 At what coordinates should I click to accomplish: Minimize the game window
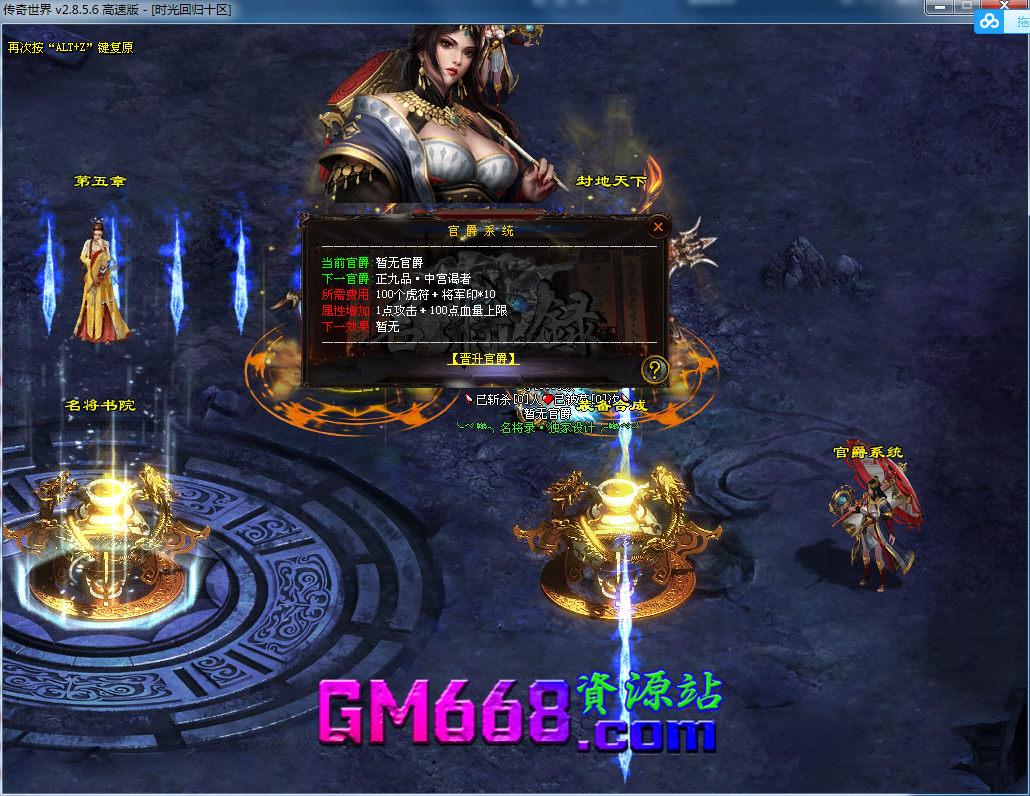click(939, 8)
